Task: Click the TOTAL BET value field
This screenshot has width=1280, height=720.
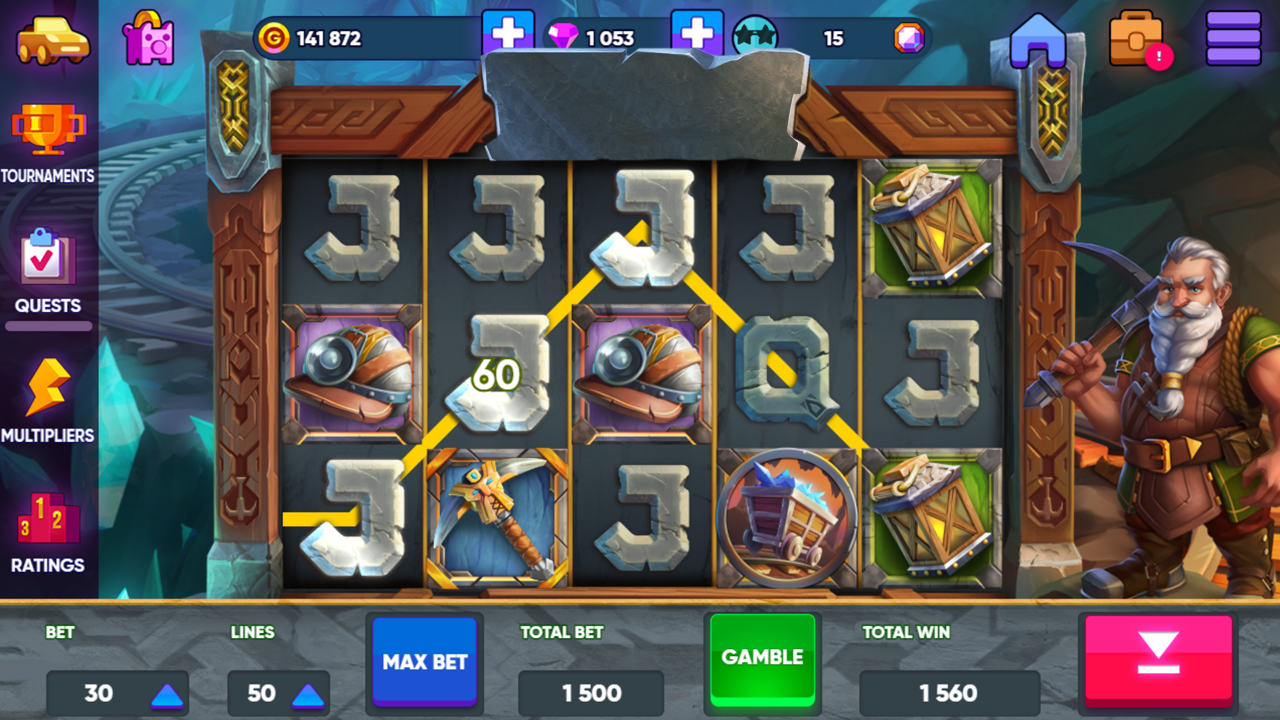Action: point(590,693)
